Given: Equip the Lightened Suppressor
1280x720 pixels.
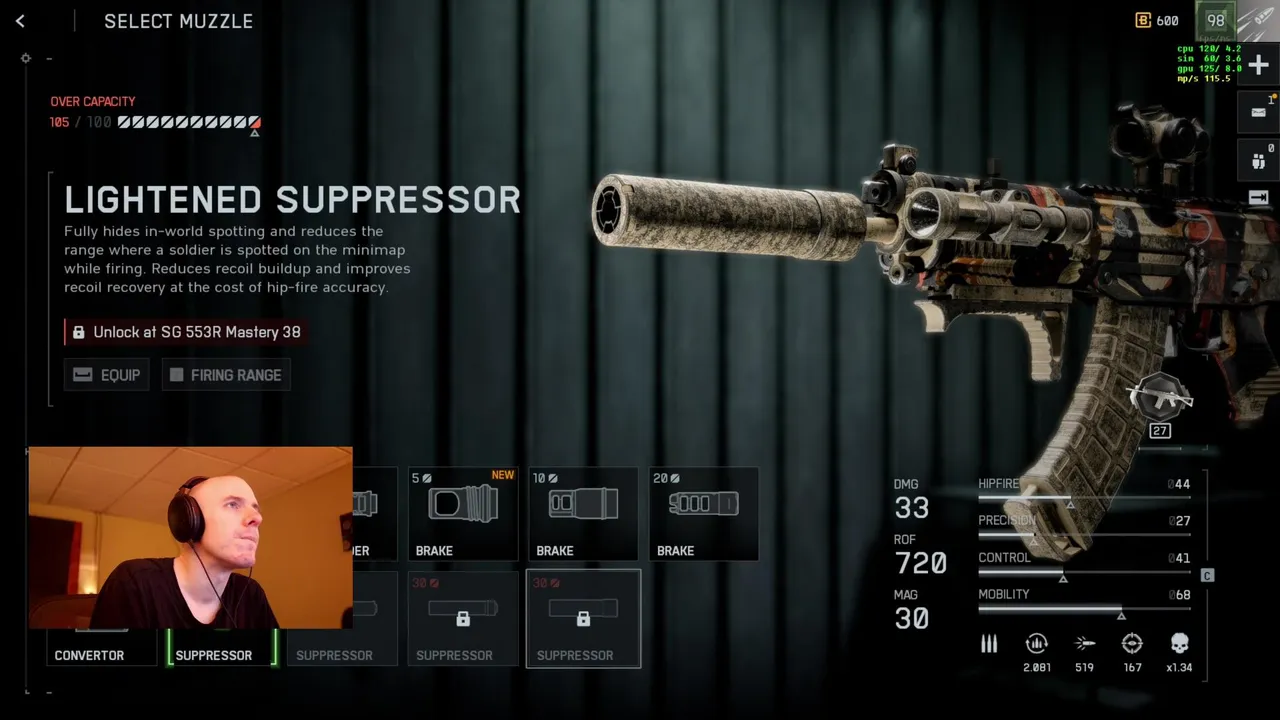Looking at the screenshot, I should [x=107, y=375].
